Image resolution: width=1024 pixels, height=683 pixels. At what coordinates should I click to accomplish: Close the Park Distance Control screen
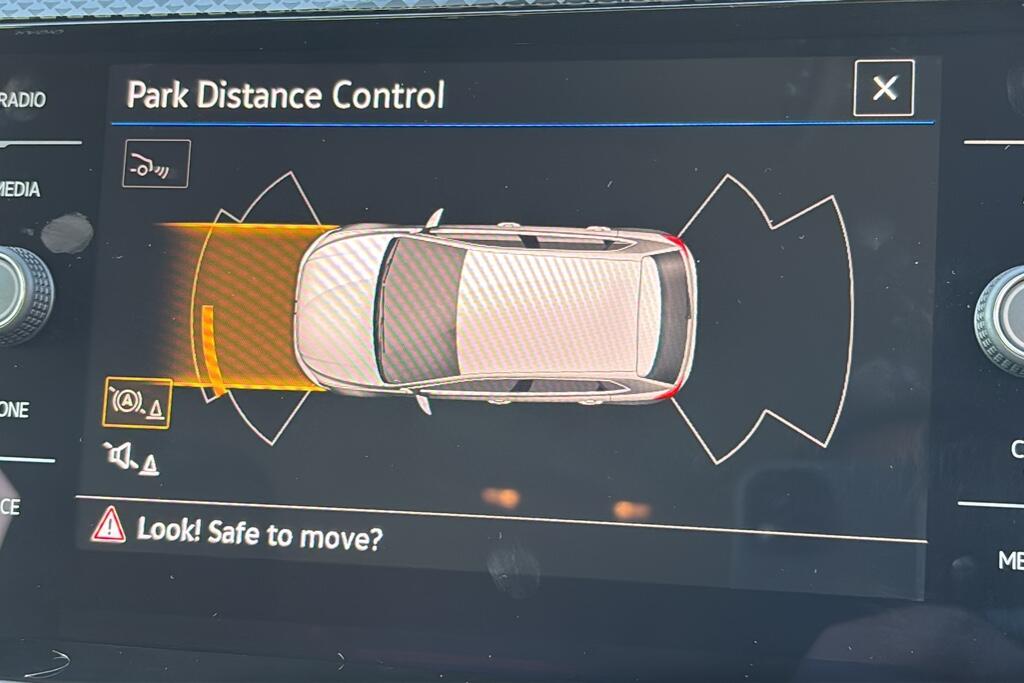[x=884, y=88]
